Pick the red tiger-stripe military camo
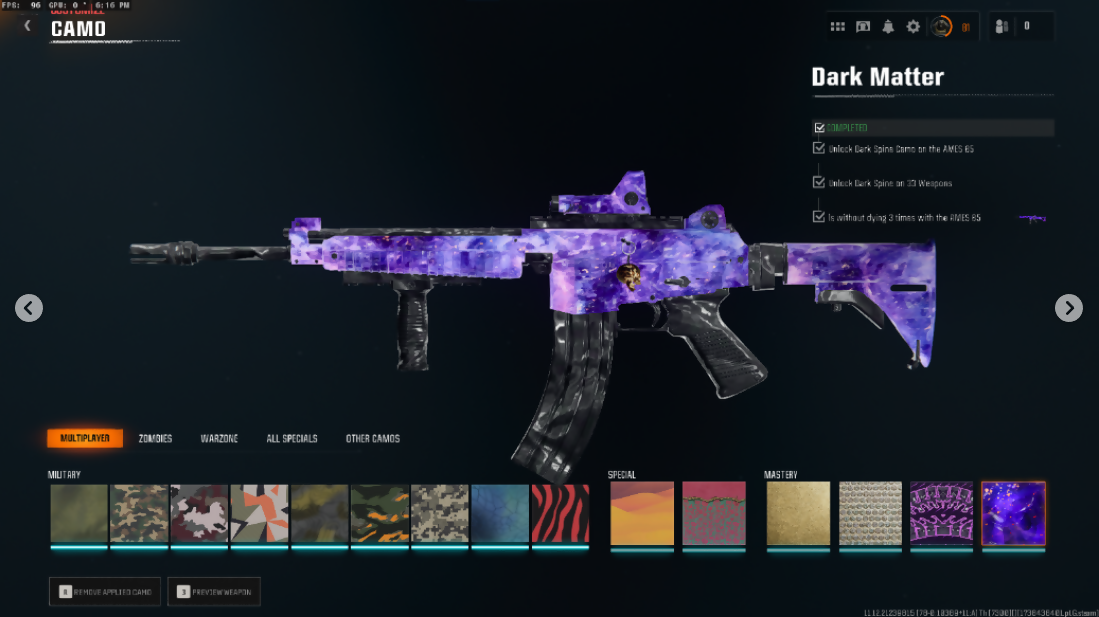Screen dimensions: 1099x617 click(x=560, y=514)
